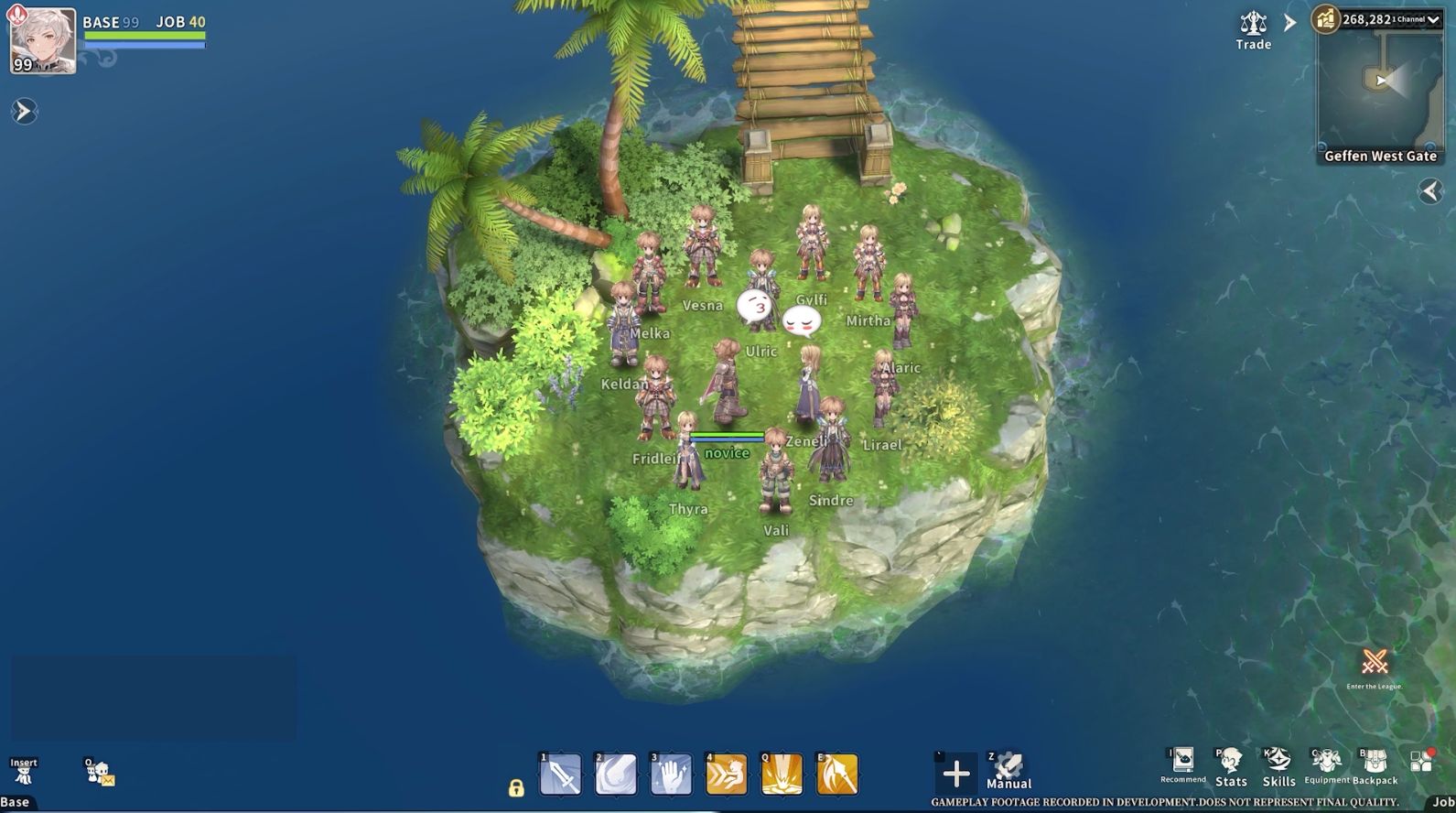Viewport: 1456px width, 813px height.
Task: Open the Trade scales icon
Action: click(1253, 24)
